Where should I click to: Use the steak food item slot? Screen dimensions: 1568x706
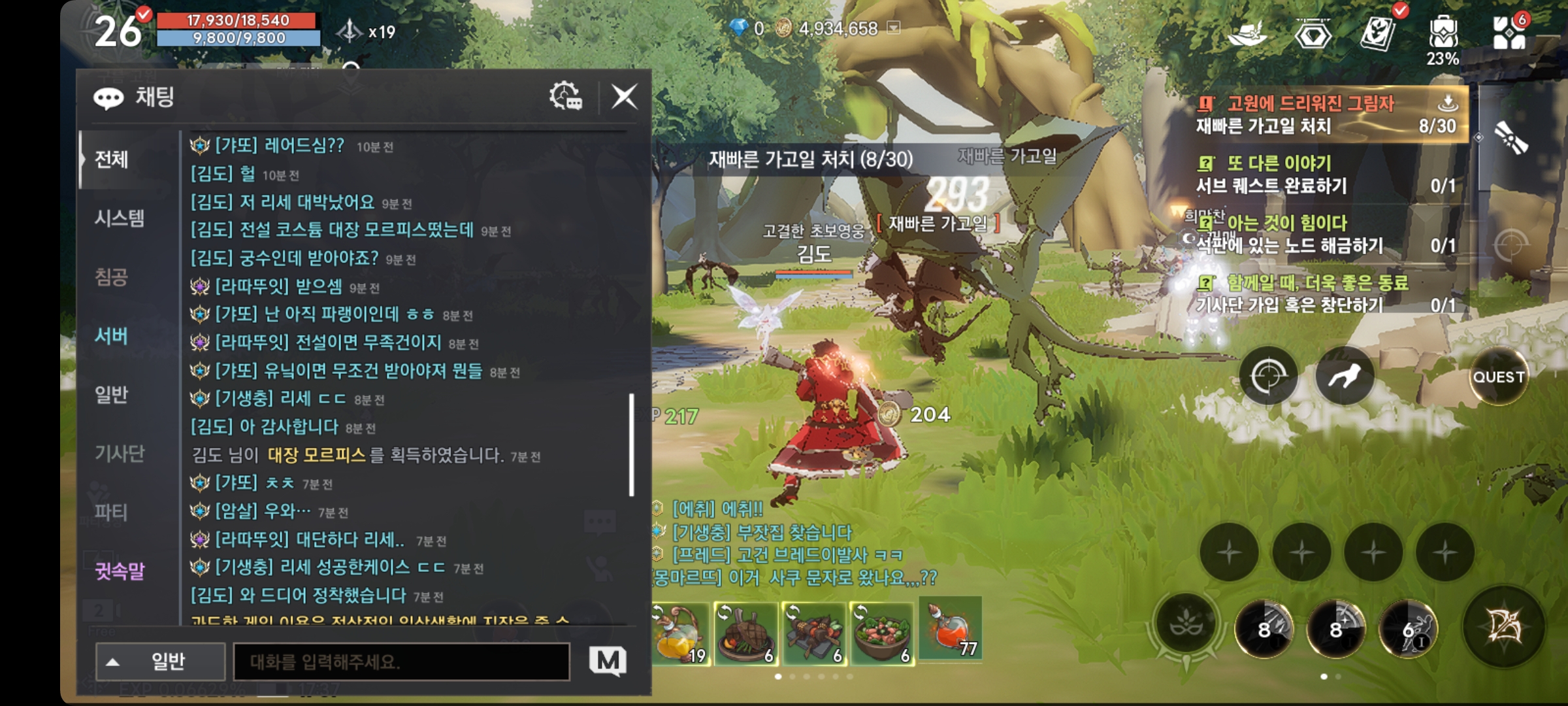point(746,633)
